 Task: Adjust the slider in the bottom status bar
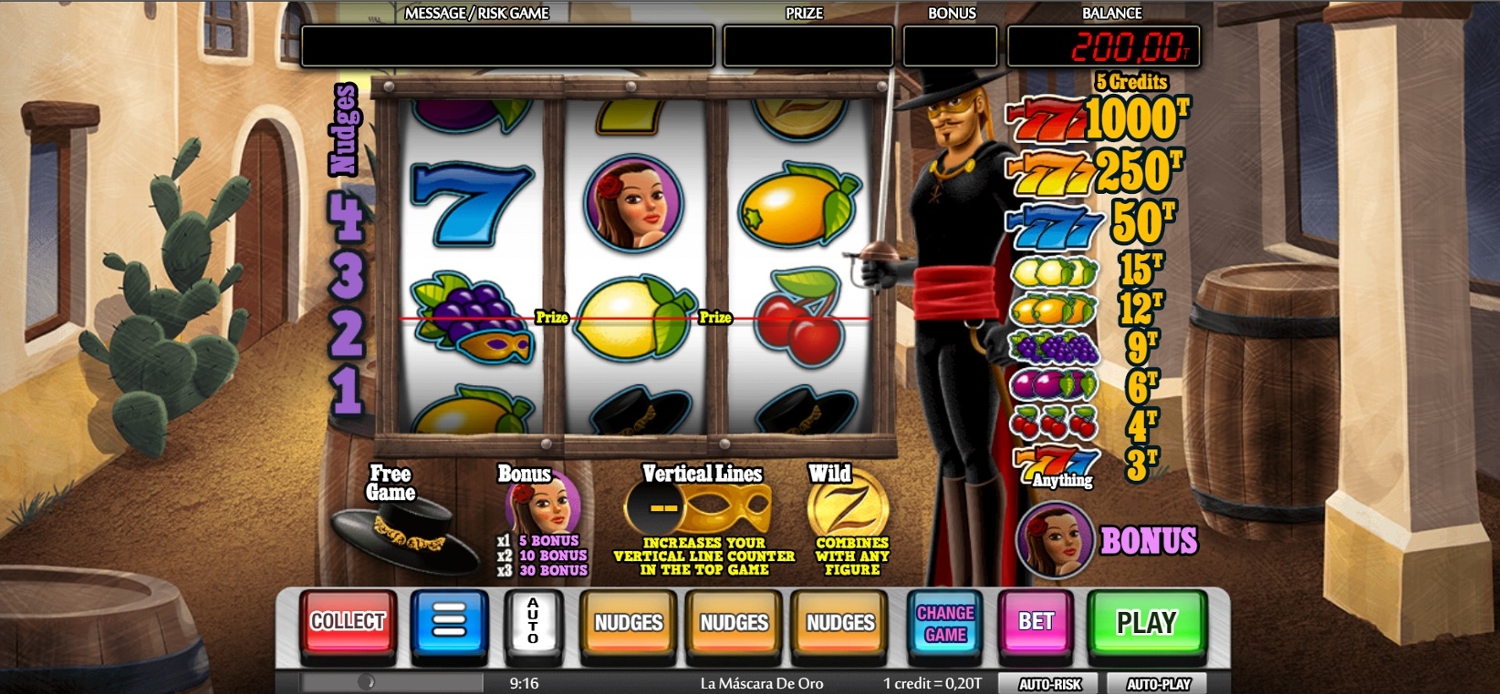point(369,683)
